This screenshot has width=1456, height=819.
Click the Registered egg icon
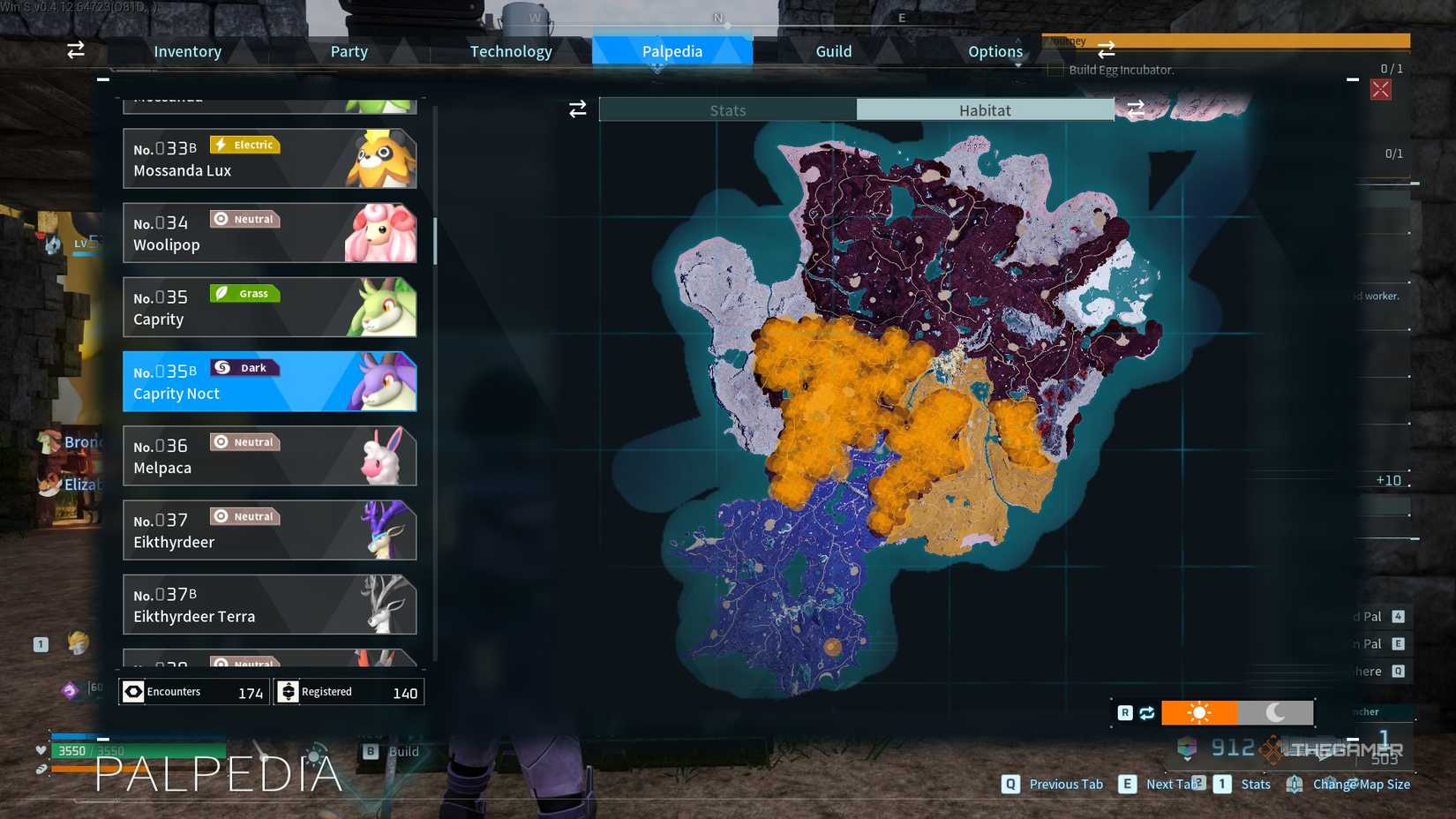click(289, 691)
